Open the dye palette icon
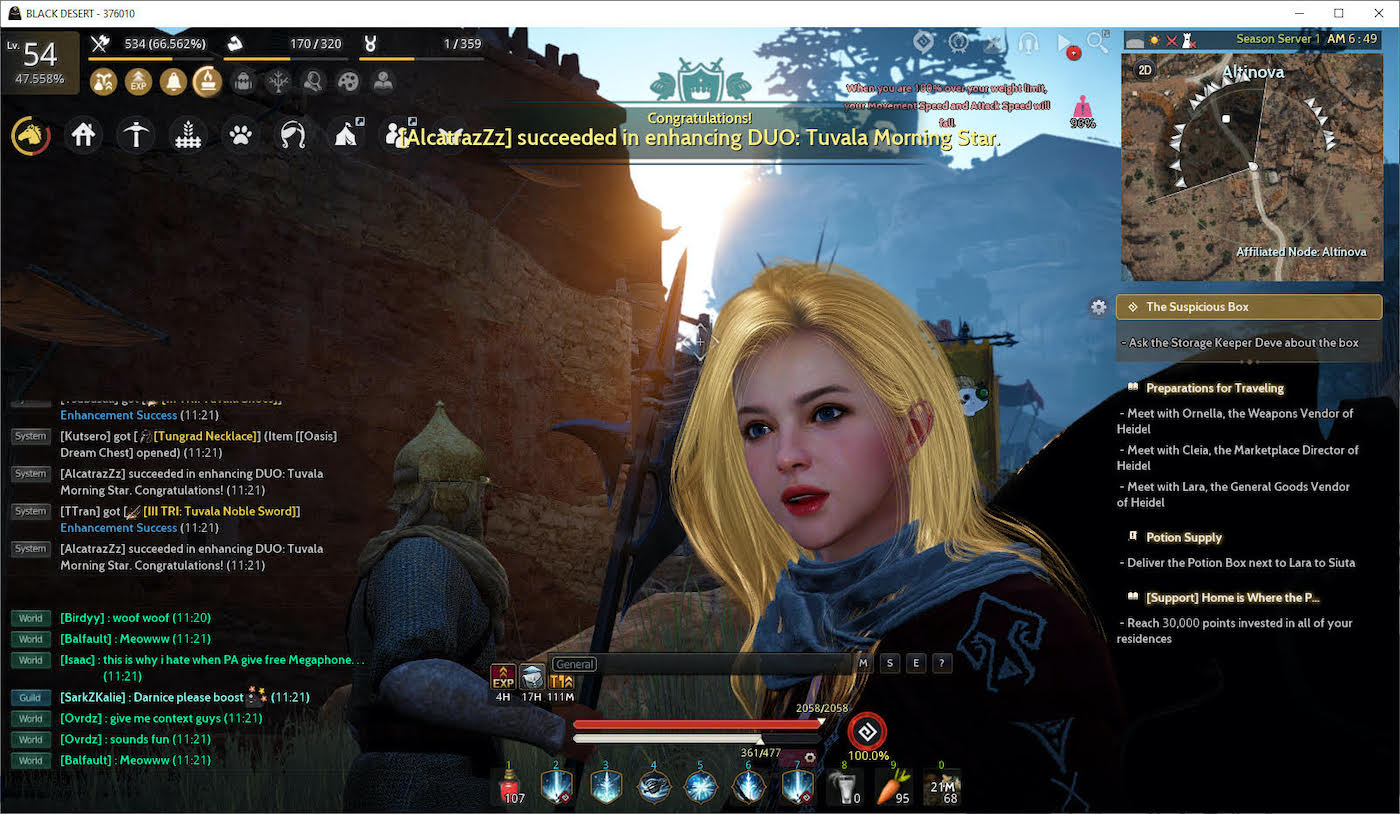1400x814 pixels. (x=348, y=82)
